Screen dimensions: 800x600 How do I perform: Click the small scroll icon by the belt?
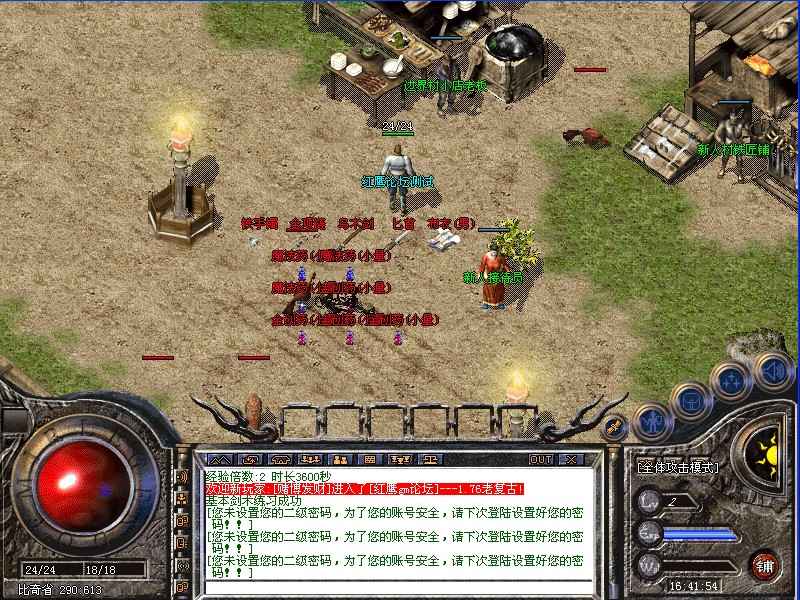point(616,425)
